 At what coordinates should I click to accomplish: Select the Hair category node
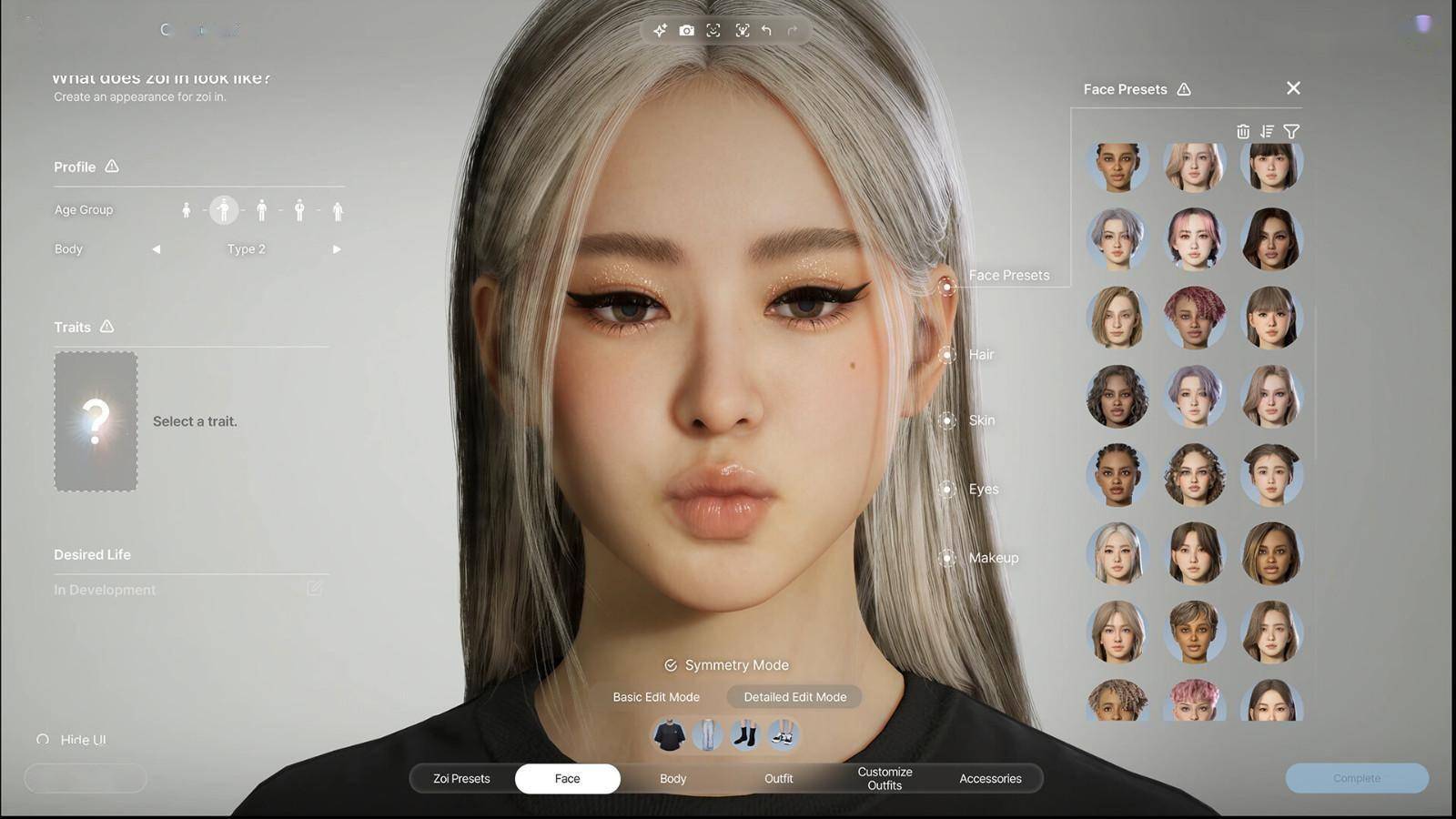tap(947, 354)
